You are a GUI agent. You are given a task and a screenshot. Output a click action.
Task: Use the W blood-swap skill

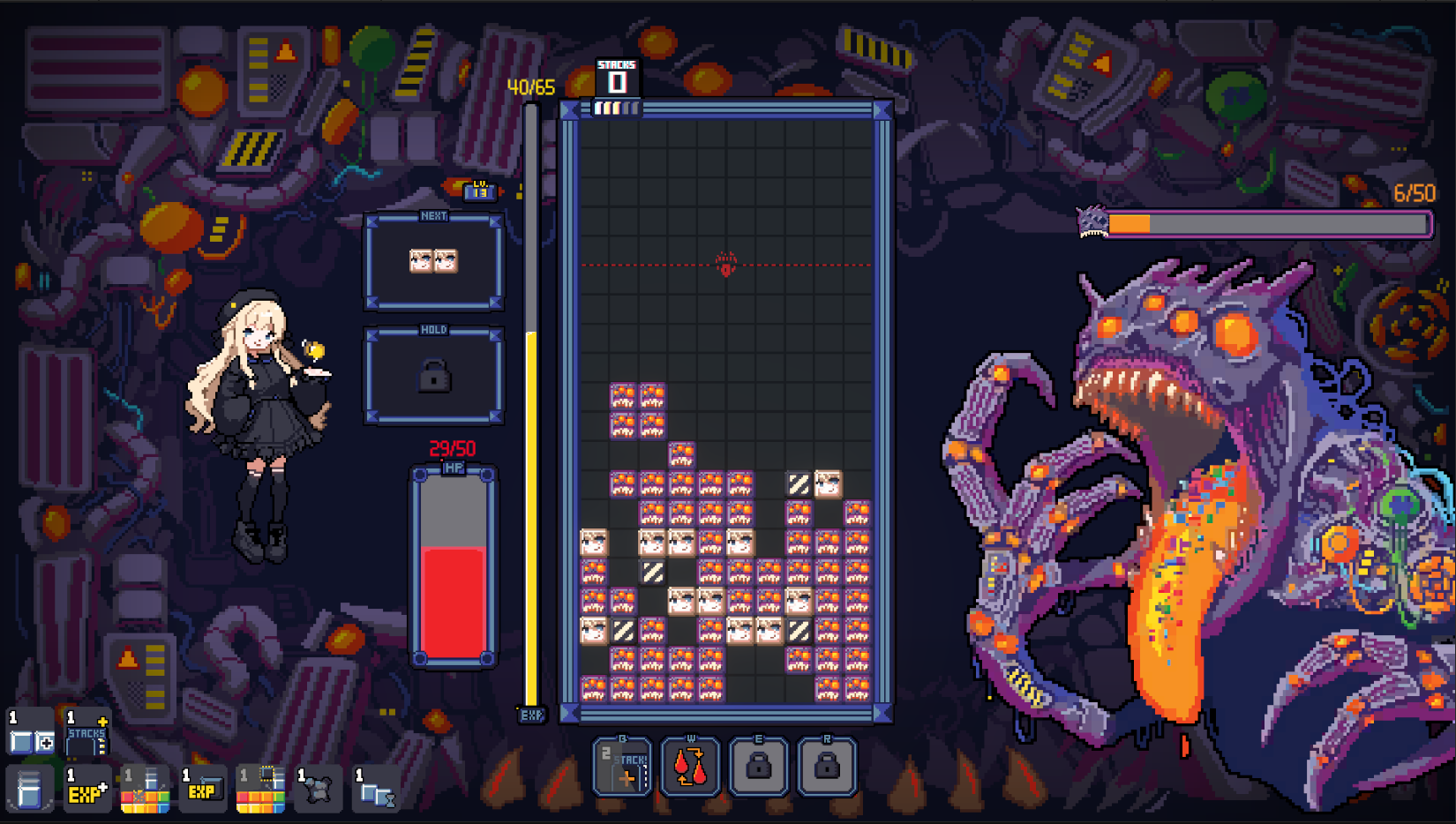691,767
